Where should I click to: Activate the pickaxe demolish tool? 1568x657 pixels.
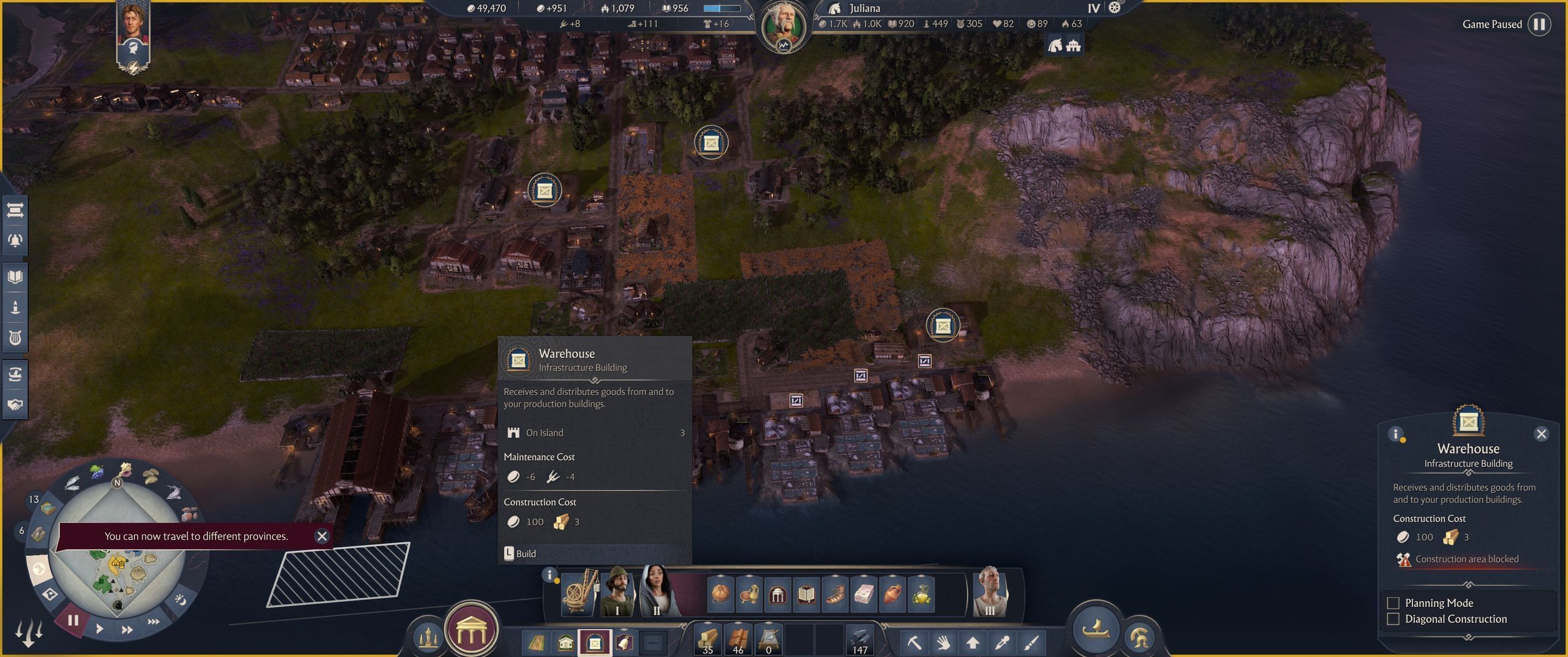click(914, 642)
